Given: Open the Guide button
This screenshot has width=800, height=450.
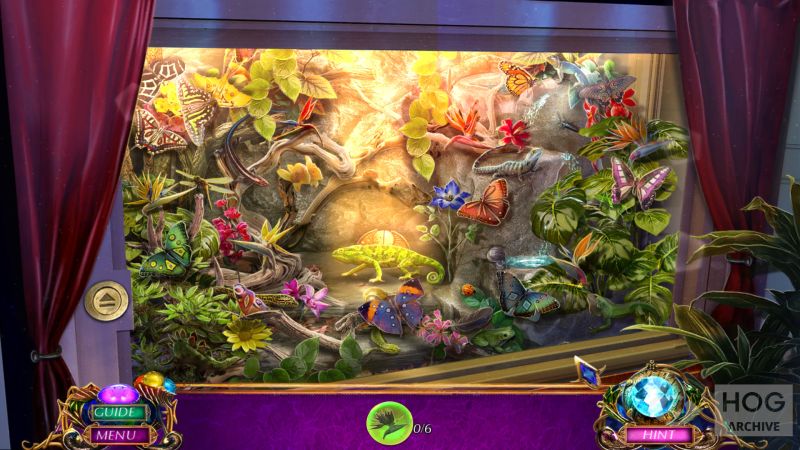Looking at the screenshot, I should coord(115,412).
